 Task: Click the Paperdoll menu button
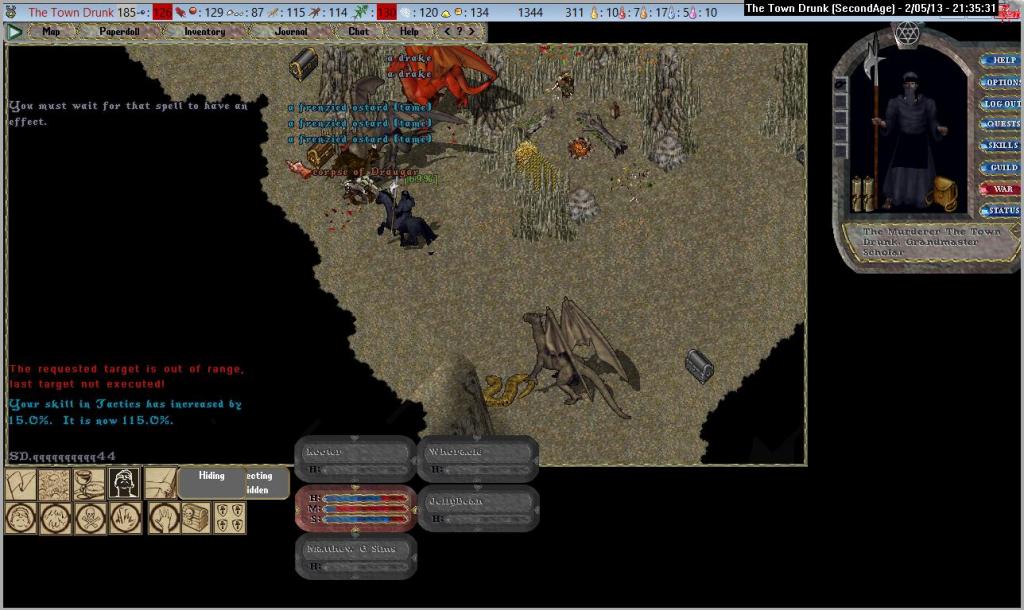(x=119, y=31)
